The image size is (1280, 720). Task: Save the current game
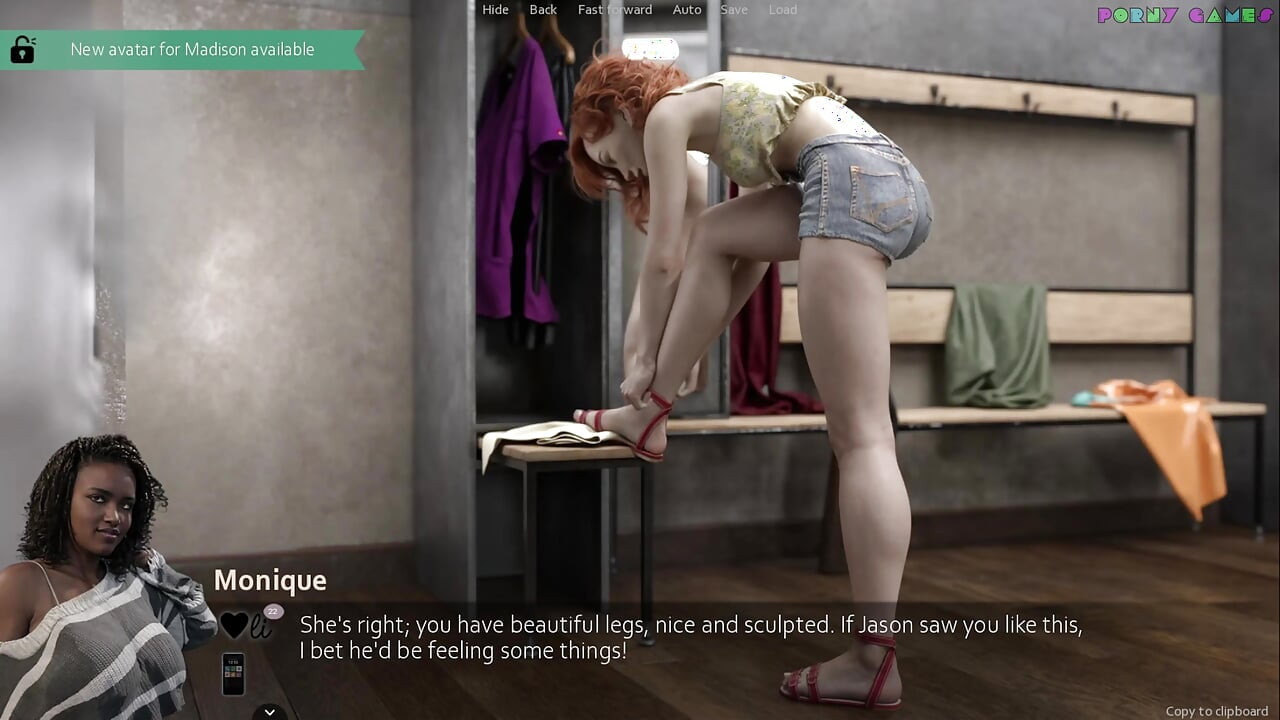tap(734, 9)
